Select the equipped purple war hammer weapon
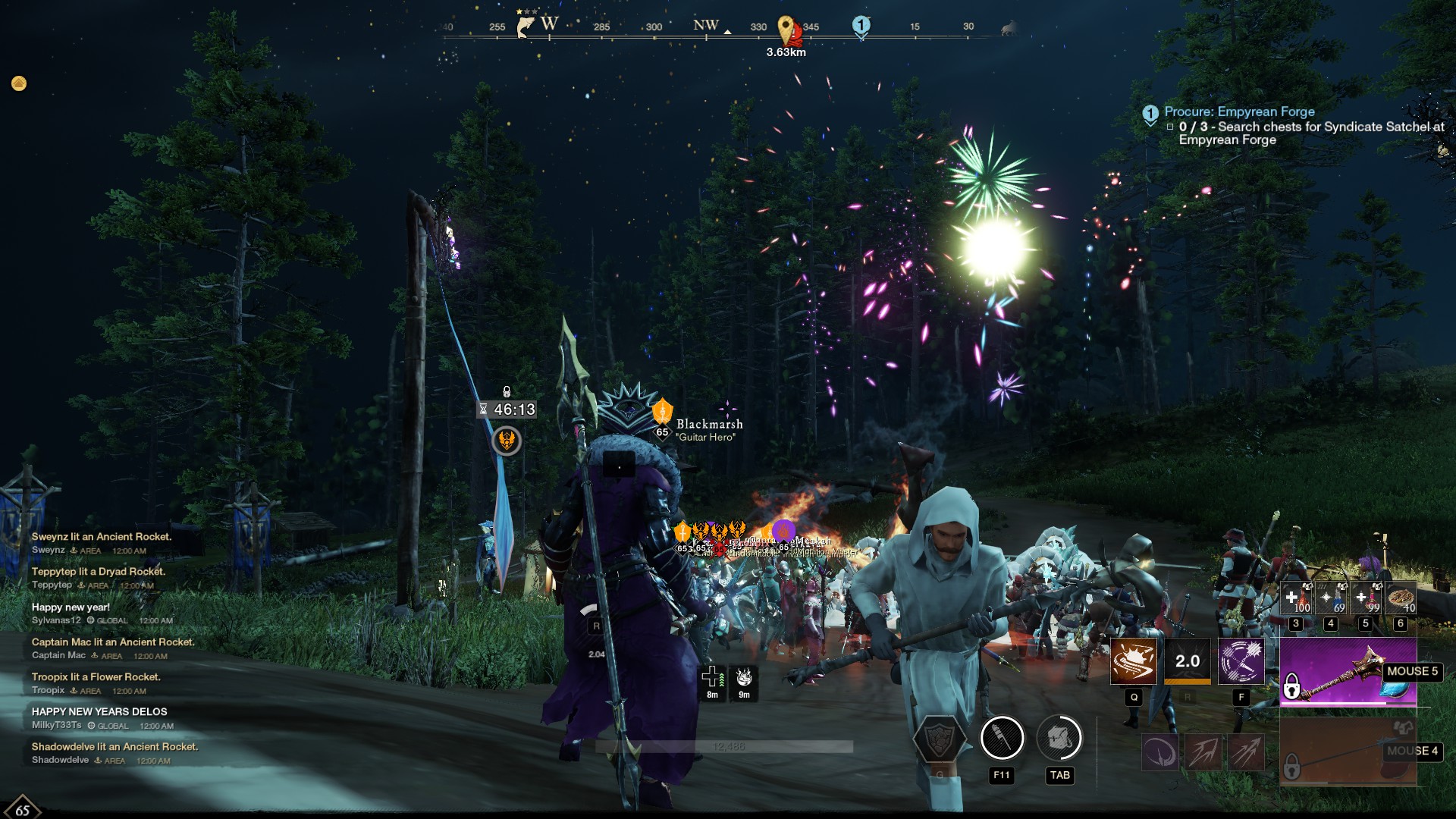This screenshot has height=819, width=1456. point(1348,672)
